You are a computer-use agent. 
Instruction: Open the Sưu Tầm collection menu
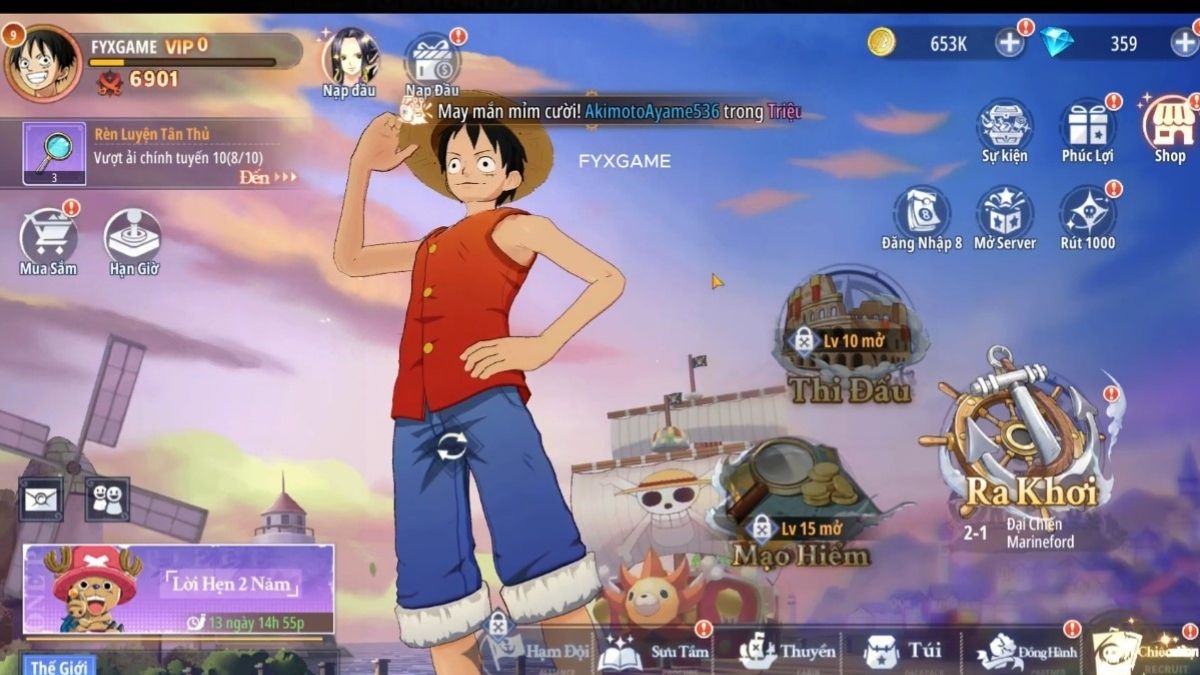coord(655,651)
